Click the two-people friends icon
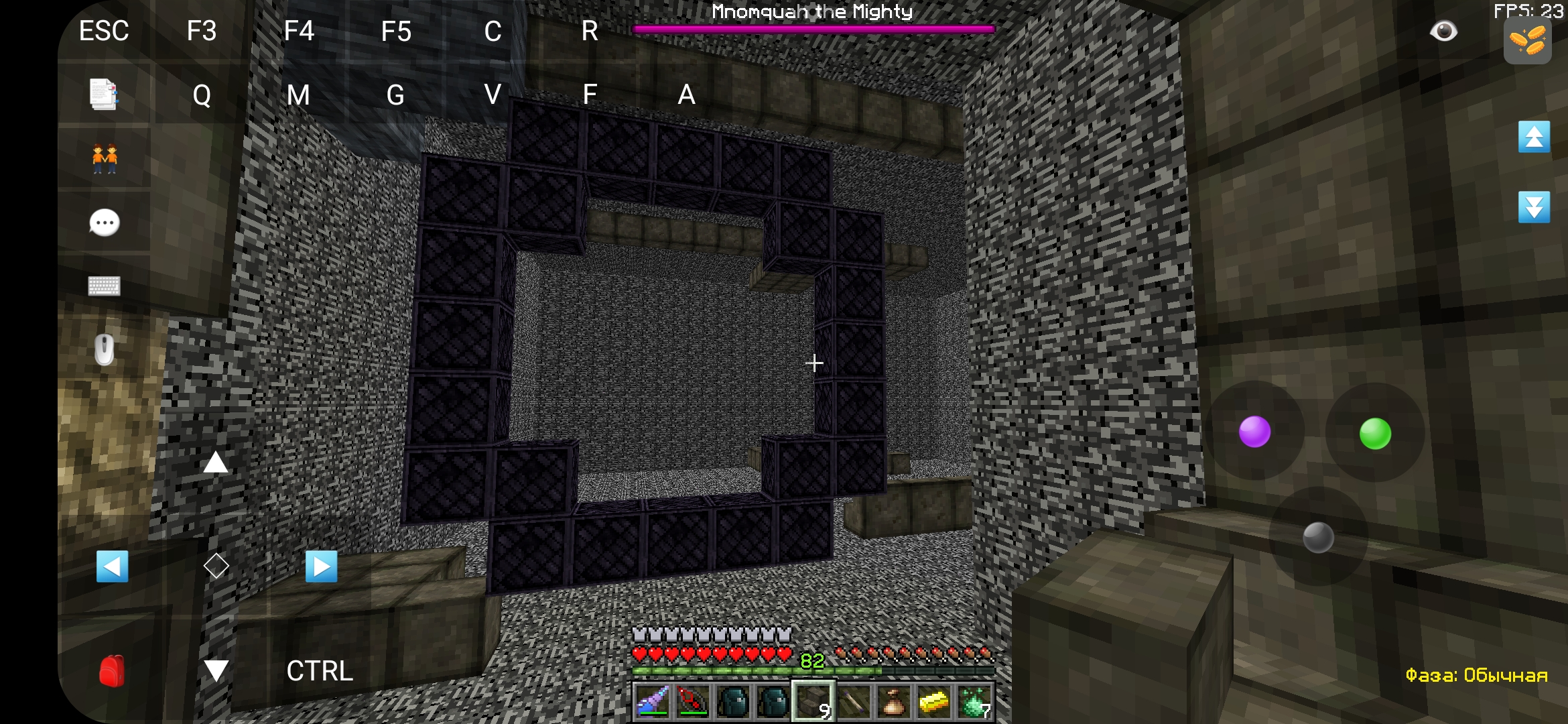Screen dimensions: 1568x724 coord(105,159)
